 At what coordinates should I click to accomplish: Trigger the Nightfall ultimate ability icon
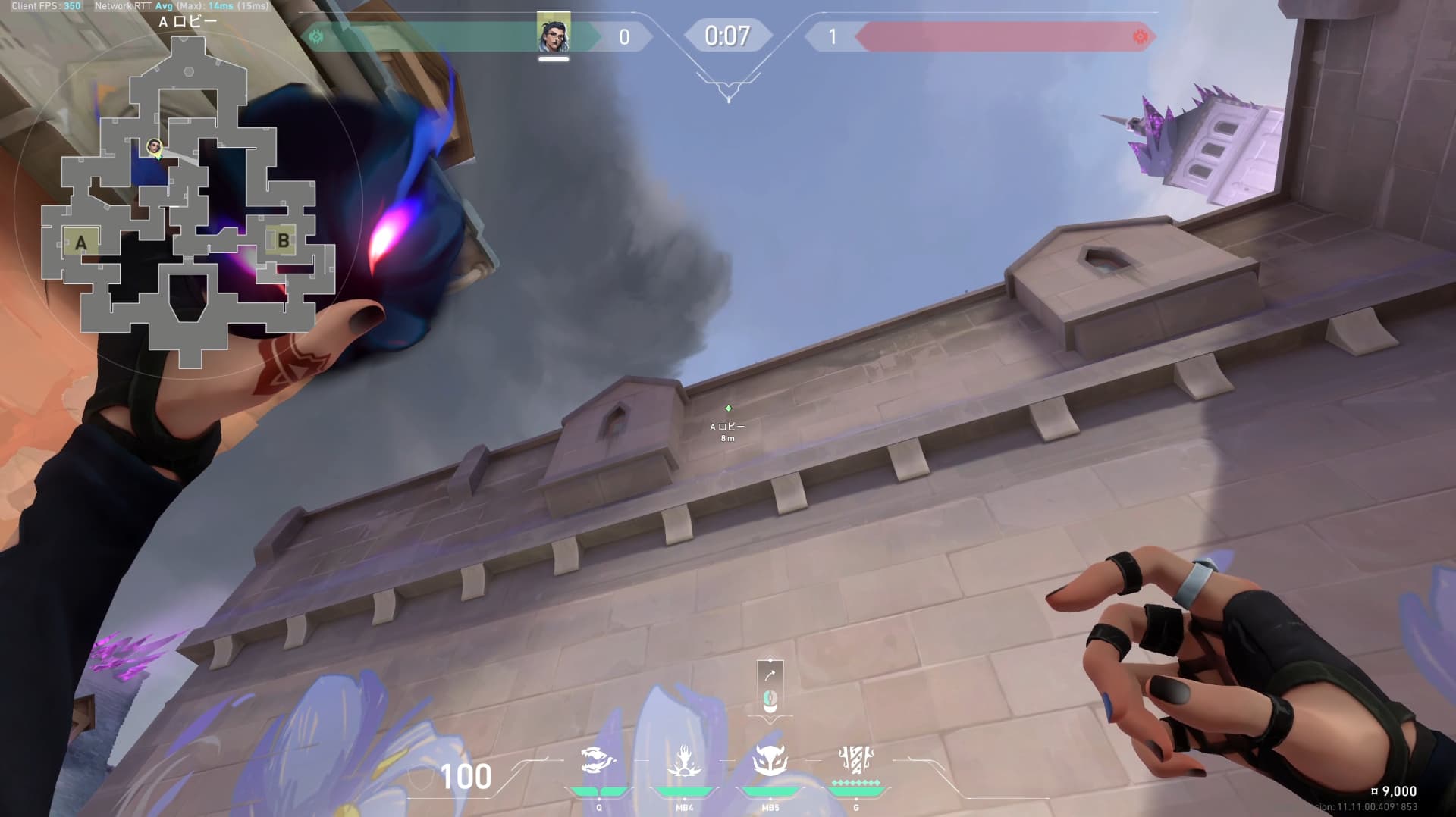856,759
